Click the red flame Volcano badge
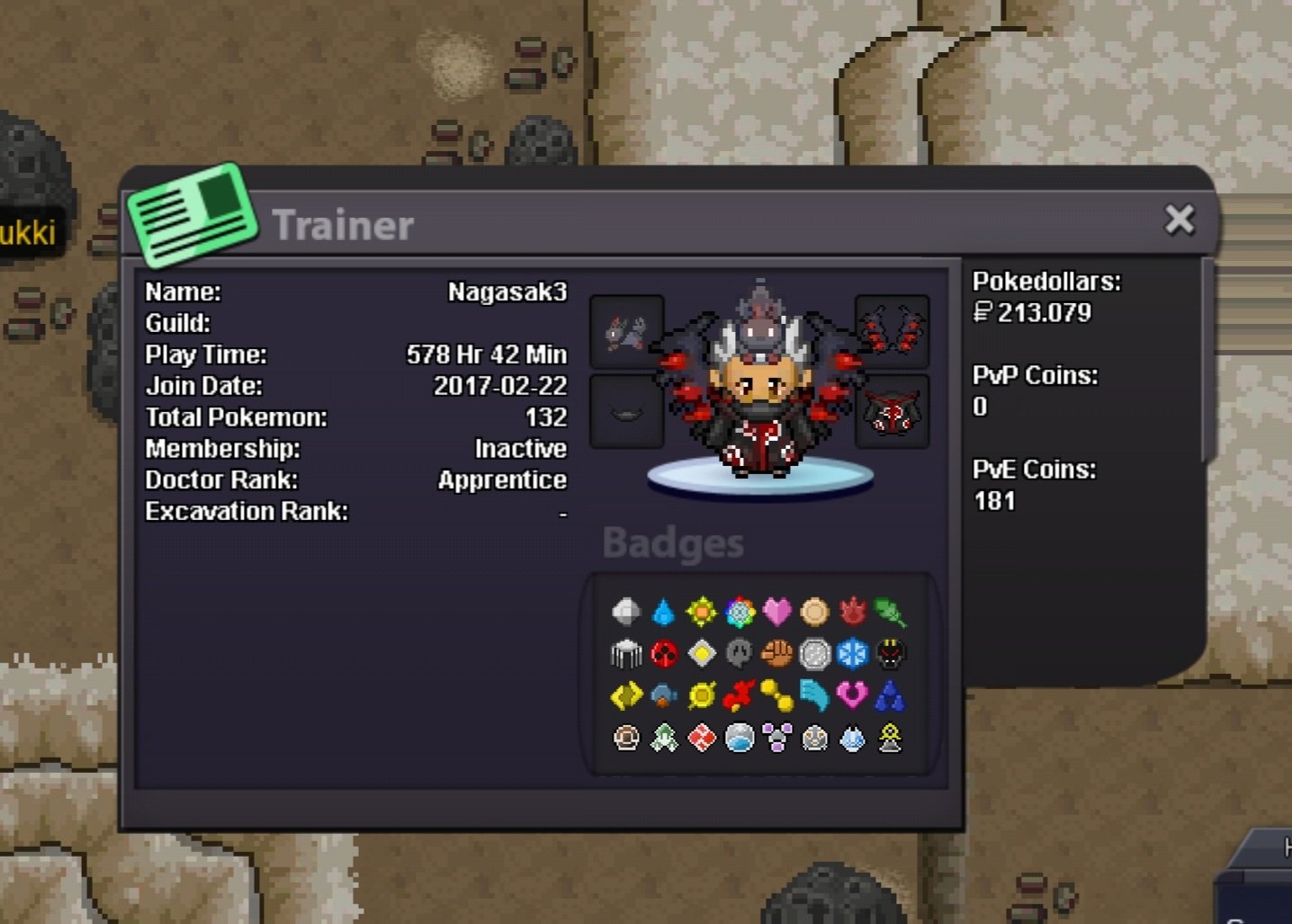Screen dimensions: 1292x924 (x=852, y=612)
